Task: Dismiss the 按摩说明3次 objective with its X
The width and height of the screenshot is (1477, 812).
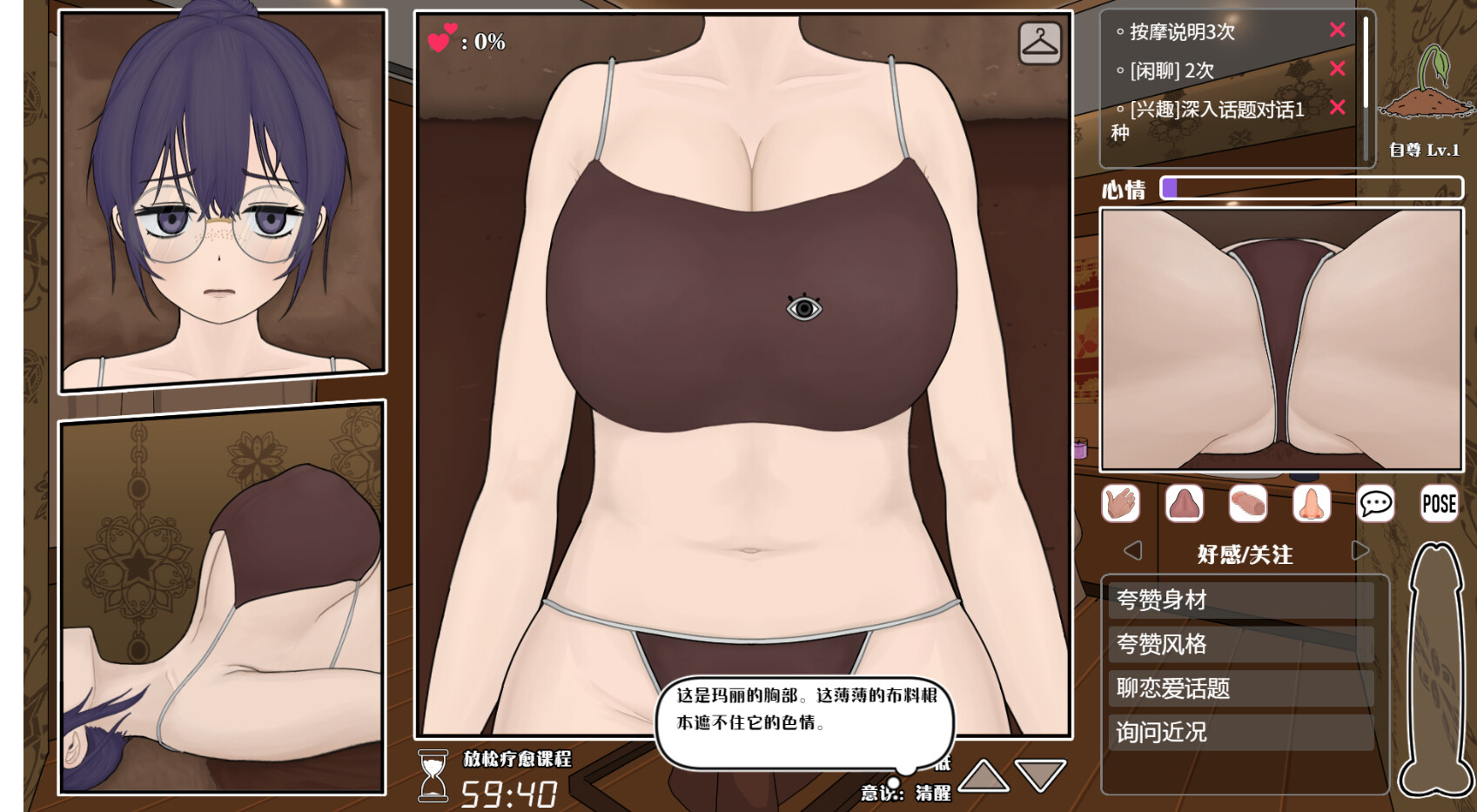Action: point(1338,30)
